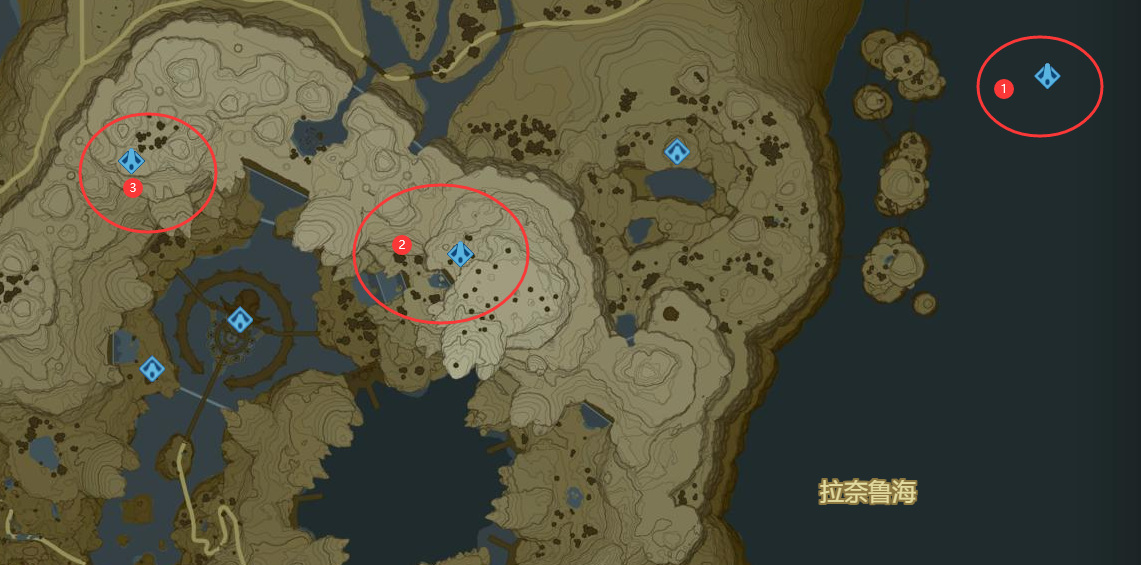Click the shrine marker centered in the ring structure
The height and width of the screenshot is (565, 1141).
pos(239,320)
